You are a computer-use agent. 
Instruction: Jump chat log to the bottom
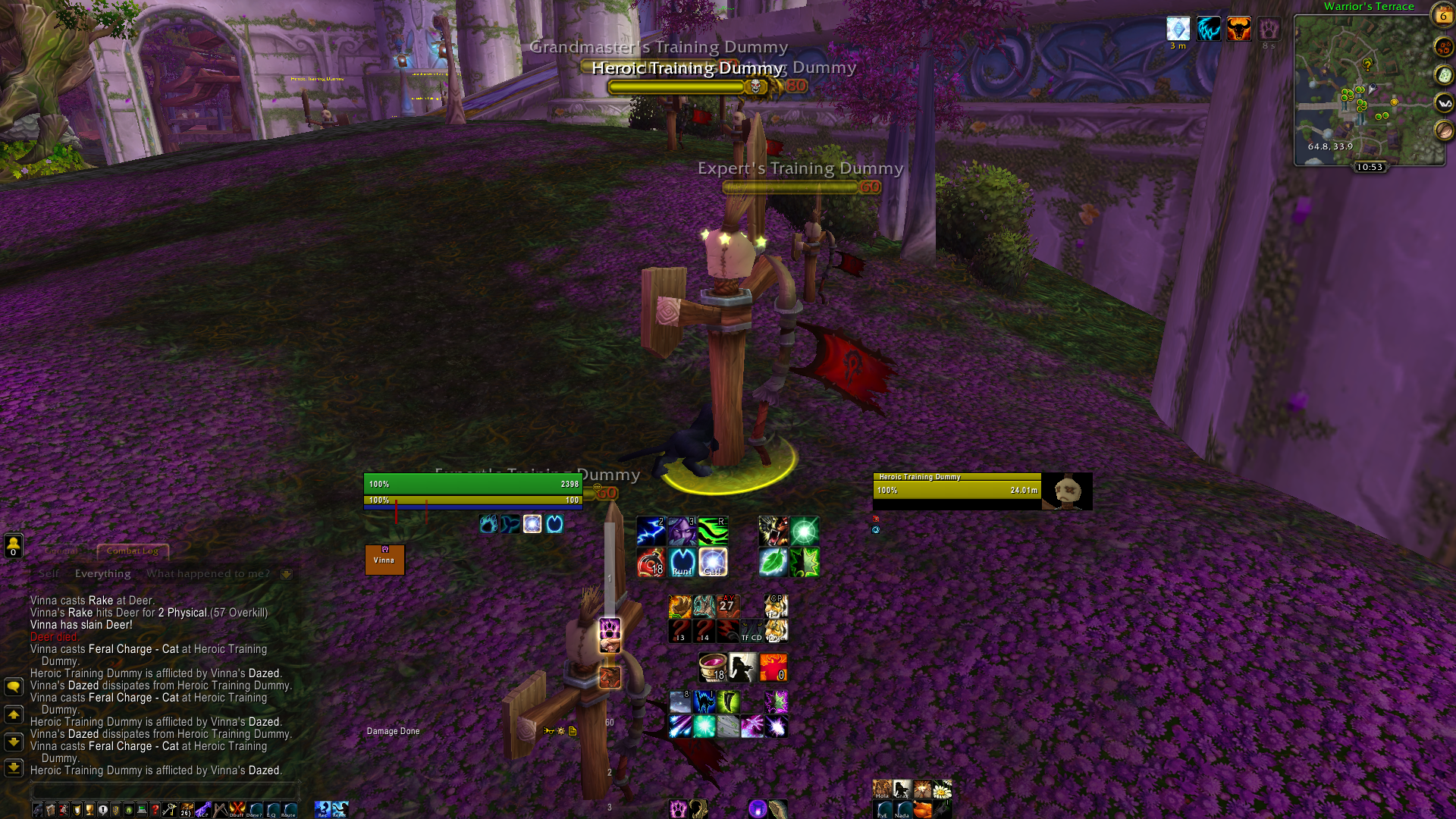tap(13, 767)
